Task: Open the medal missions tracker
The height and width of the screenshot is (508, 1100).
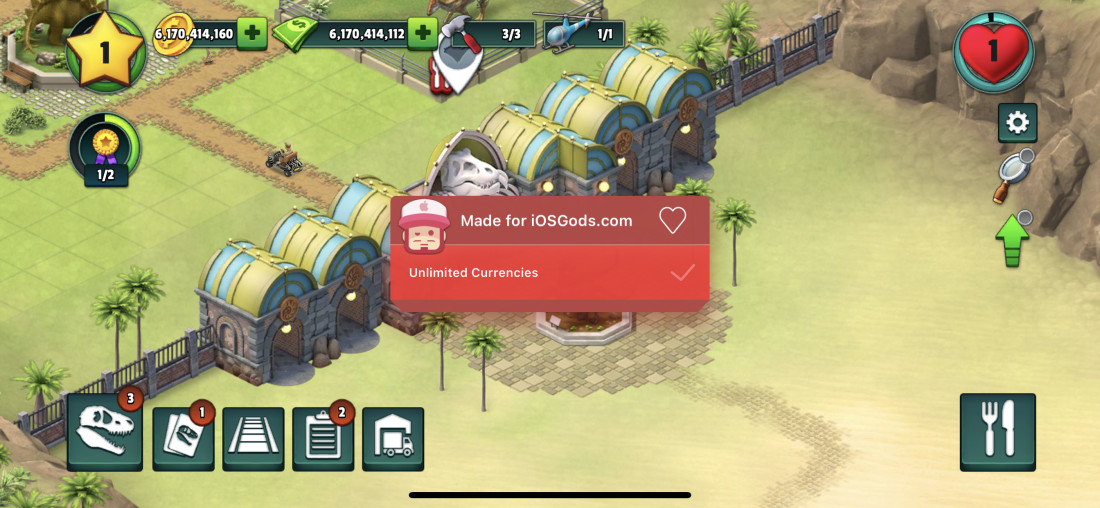Action: pyautogui.click(x=105, y=150)
